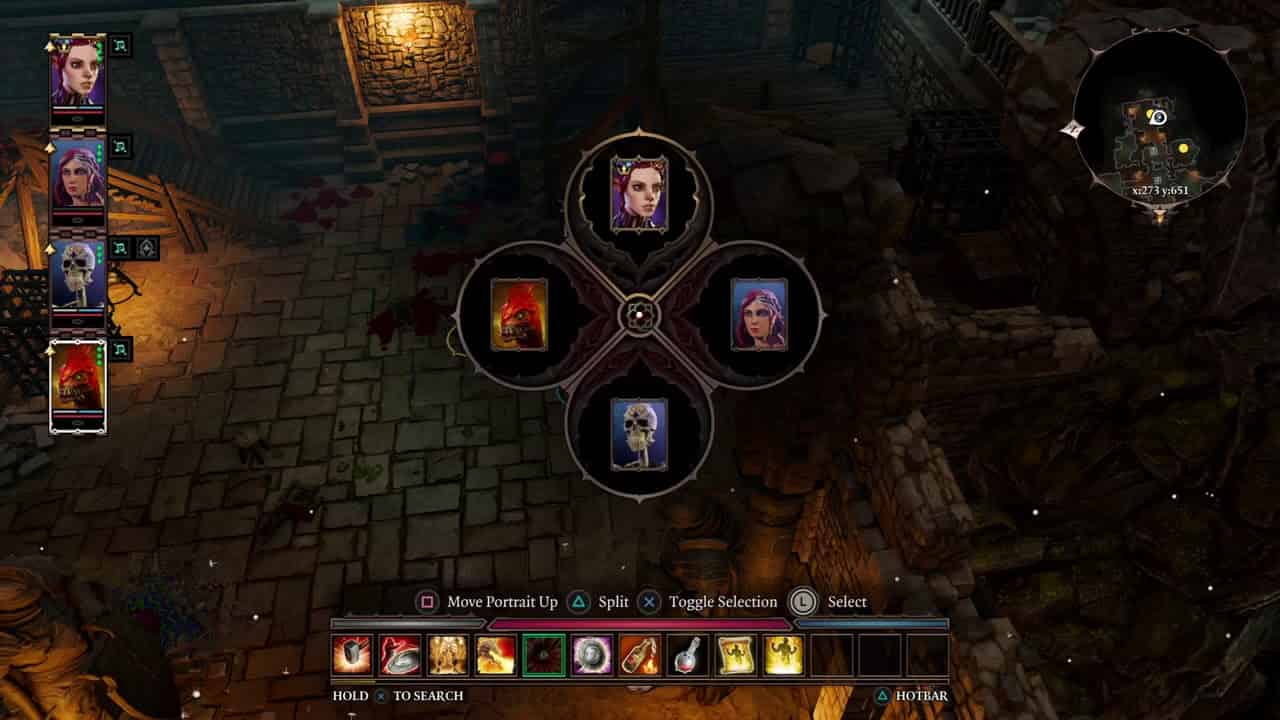The height and width of the screenshot is (720, 1280).
Task: Activate the fiery charge skill icon
Action: click(x=496, y=655)
